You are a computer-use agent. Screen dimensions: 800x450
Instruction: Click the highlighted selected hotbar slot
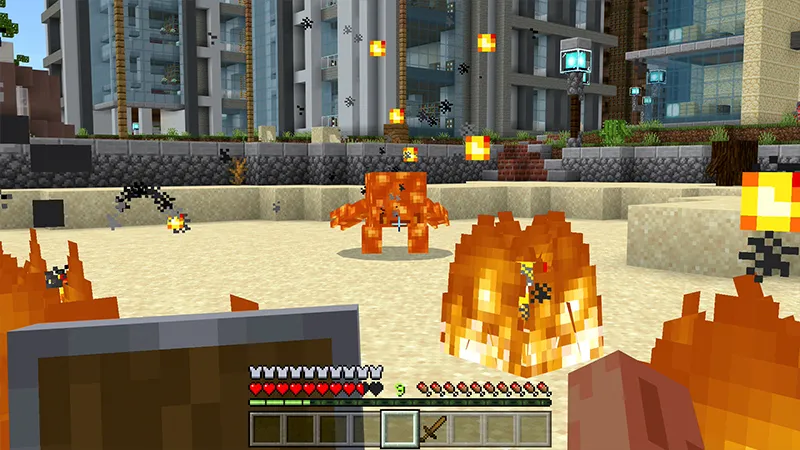pos(400,429)
